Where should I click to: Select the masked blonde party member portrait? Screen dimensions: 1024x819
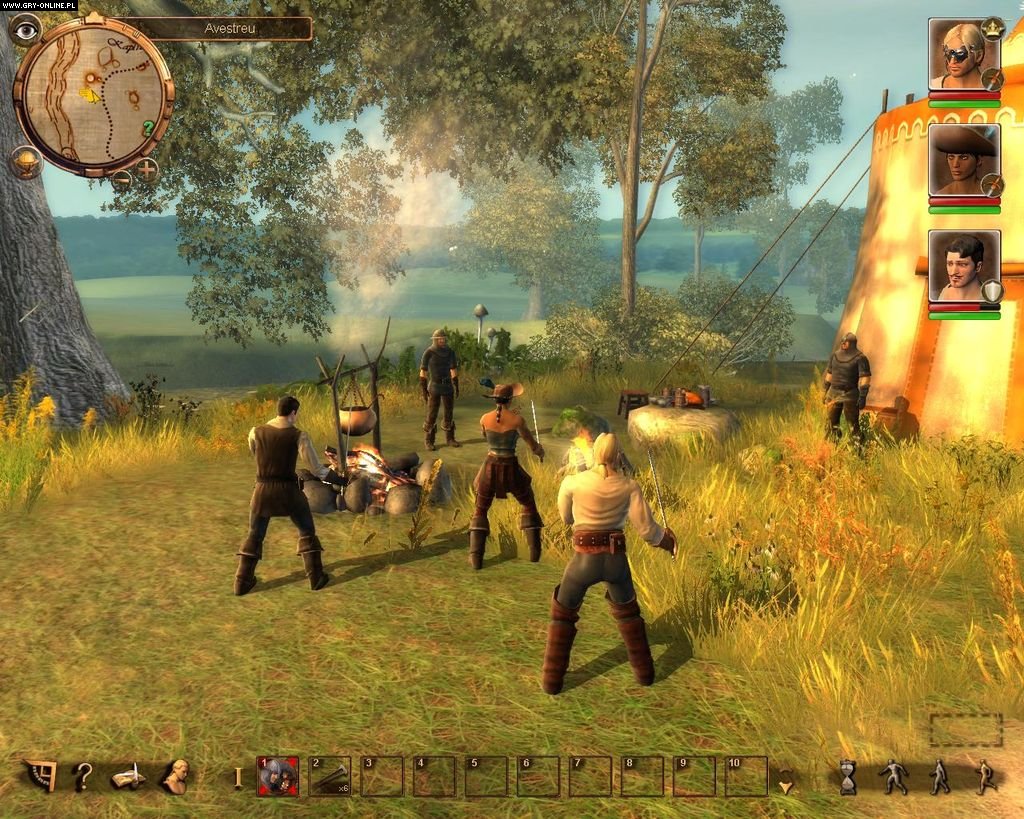(962, 53)
